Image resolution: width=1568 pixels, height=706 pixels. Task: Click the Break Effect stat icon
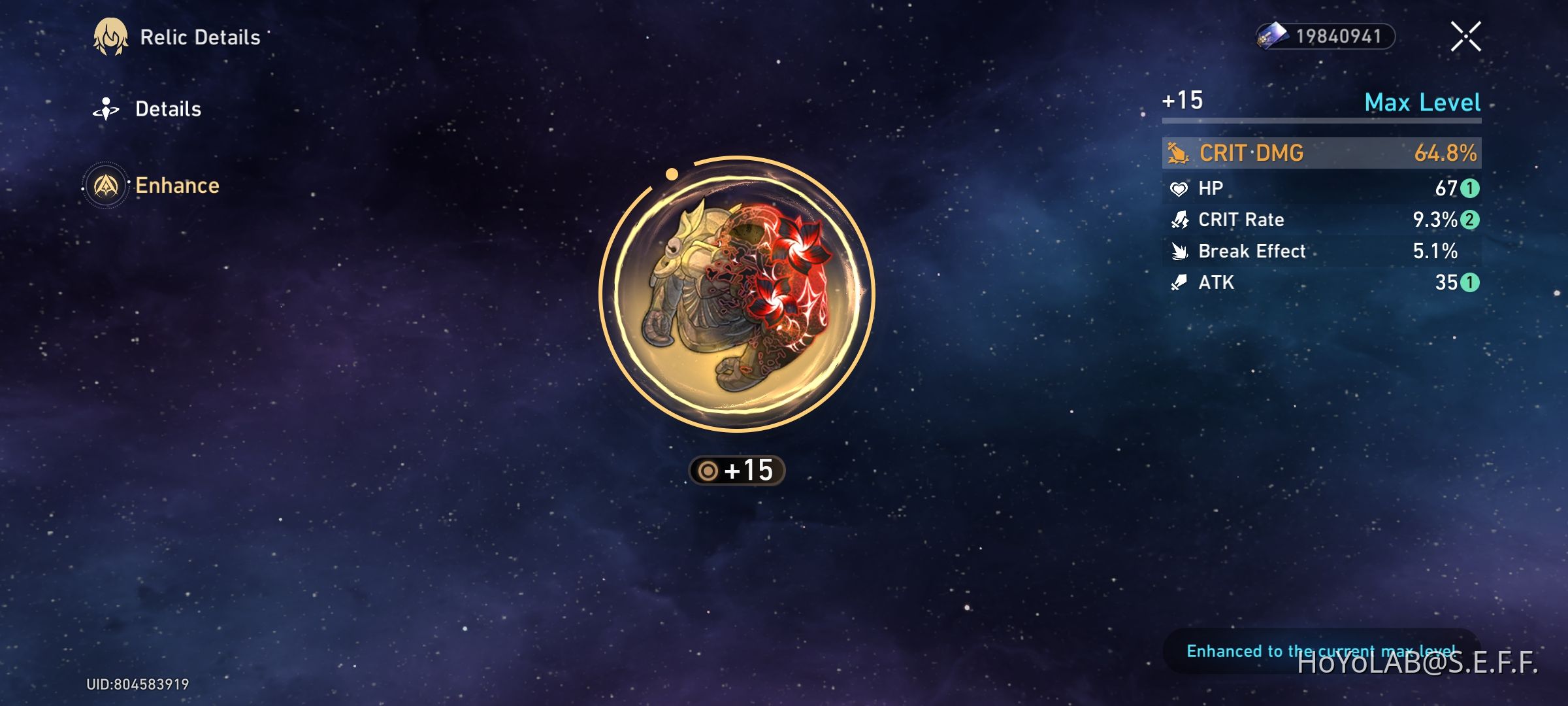[1178, 251]
